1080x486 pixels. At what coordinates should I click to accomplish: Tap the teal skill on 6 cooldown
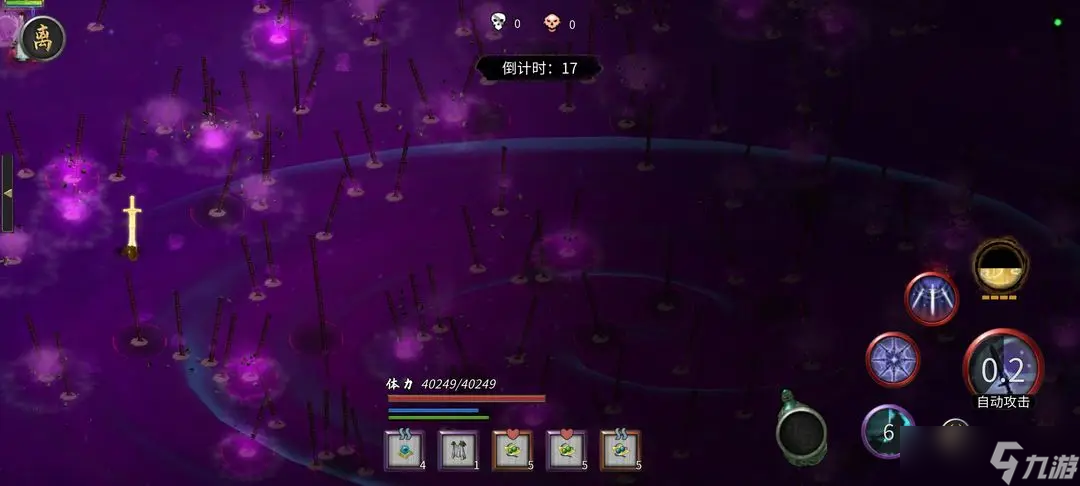(x=887, y=432)
